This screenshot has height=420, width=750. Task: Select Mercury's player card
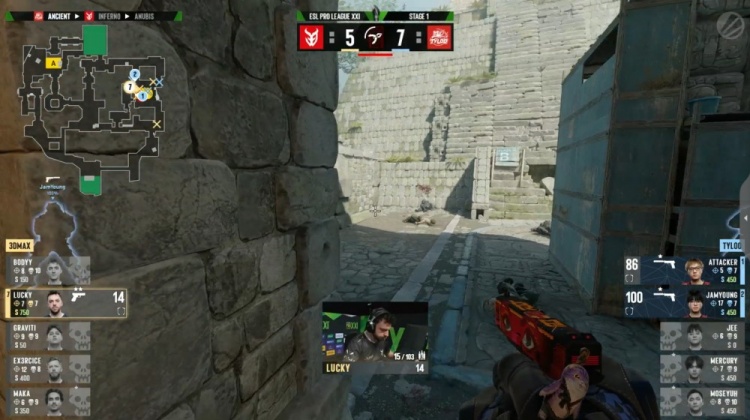(x=703, y=368)
